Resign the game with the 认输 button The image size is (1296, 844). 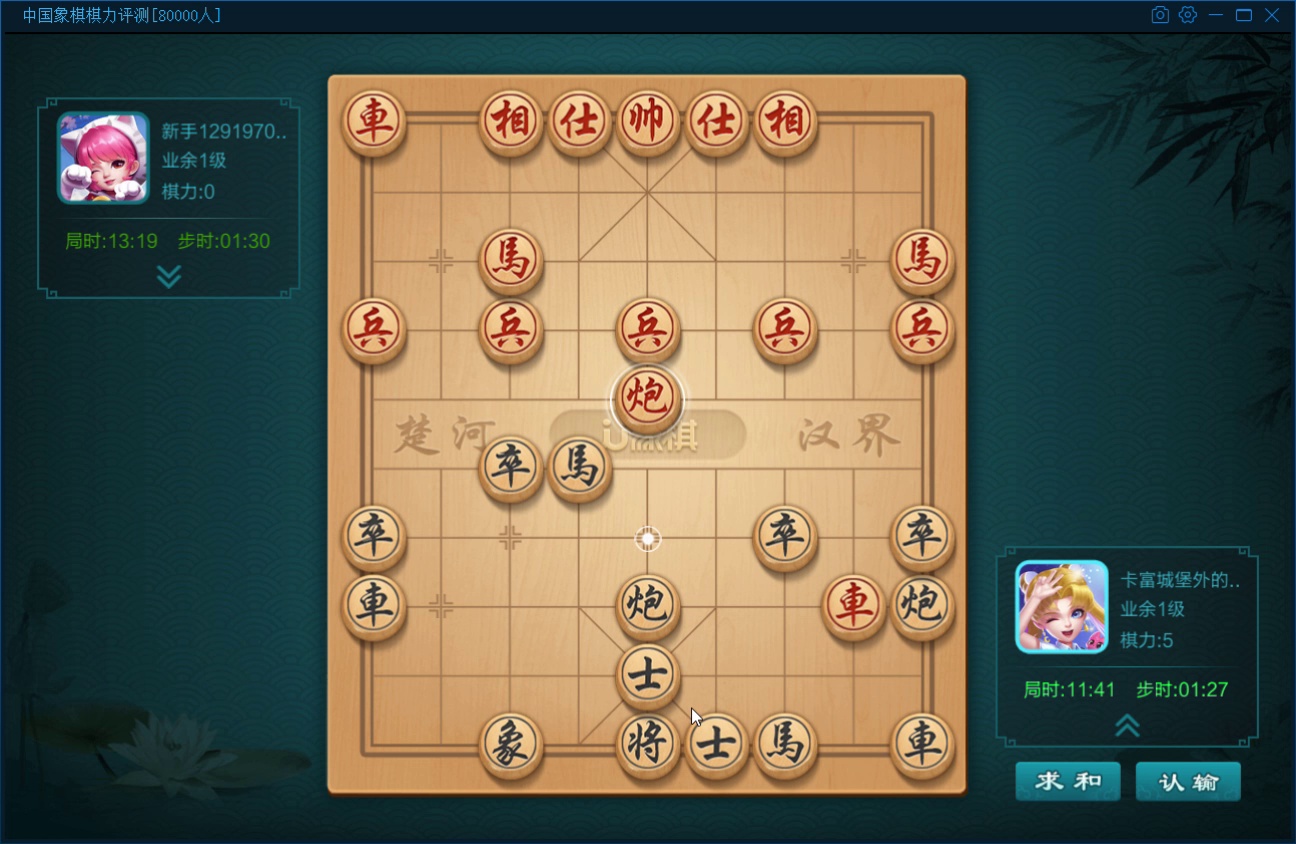[1188, 781]
